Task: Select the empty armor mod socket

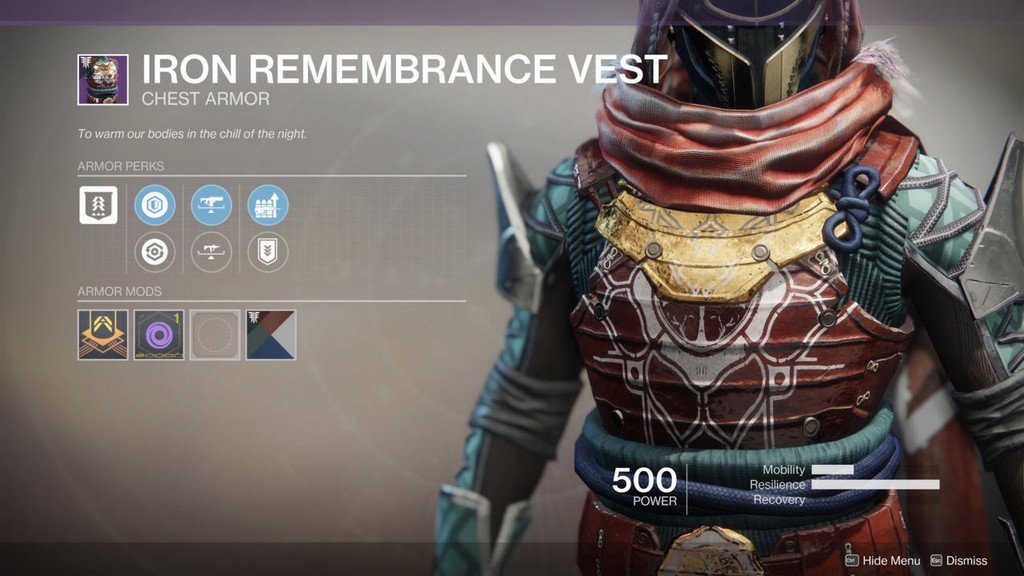Action: pyautogui.click(x=215, y=334)
